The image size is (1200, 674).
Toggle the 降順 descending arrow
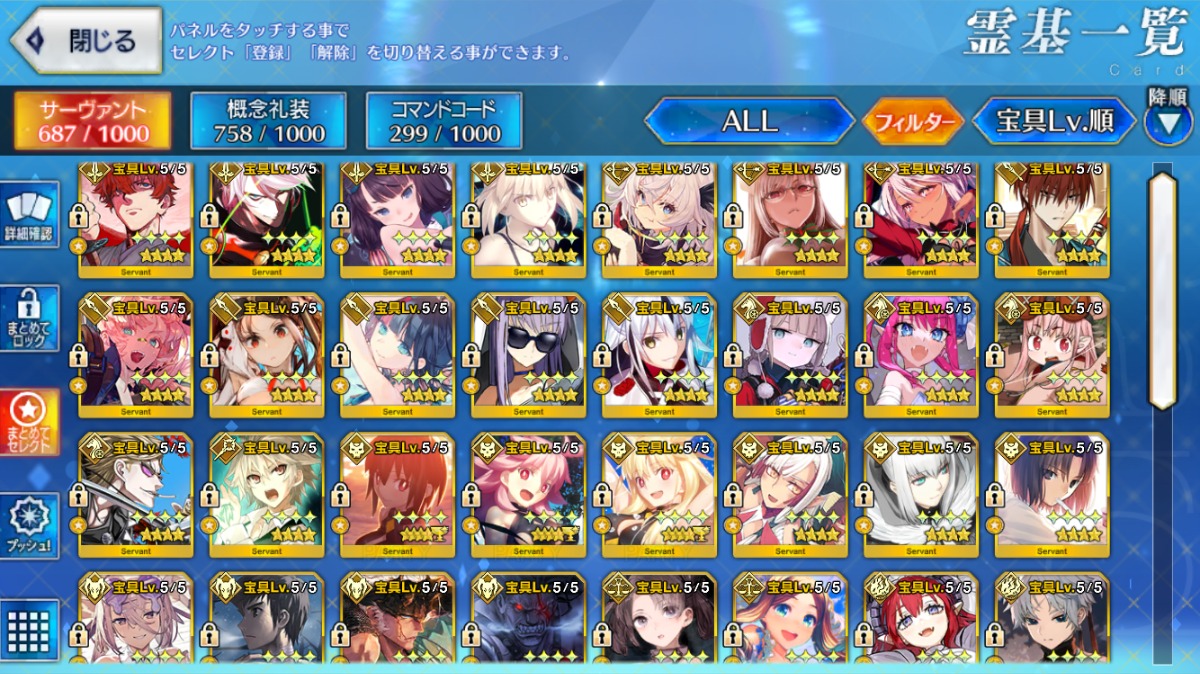(x=1167, y=119)
